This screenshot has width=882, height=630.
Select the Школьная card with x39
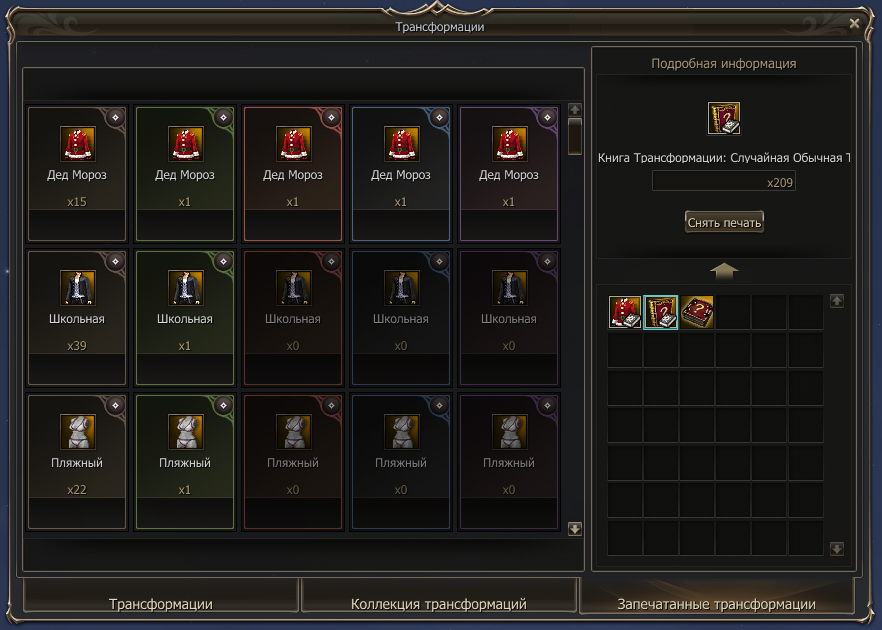(77, 317)
